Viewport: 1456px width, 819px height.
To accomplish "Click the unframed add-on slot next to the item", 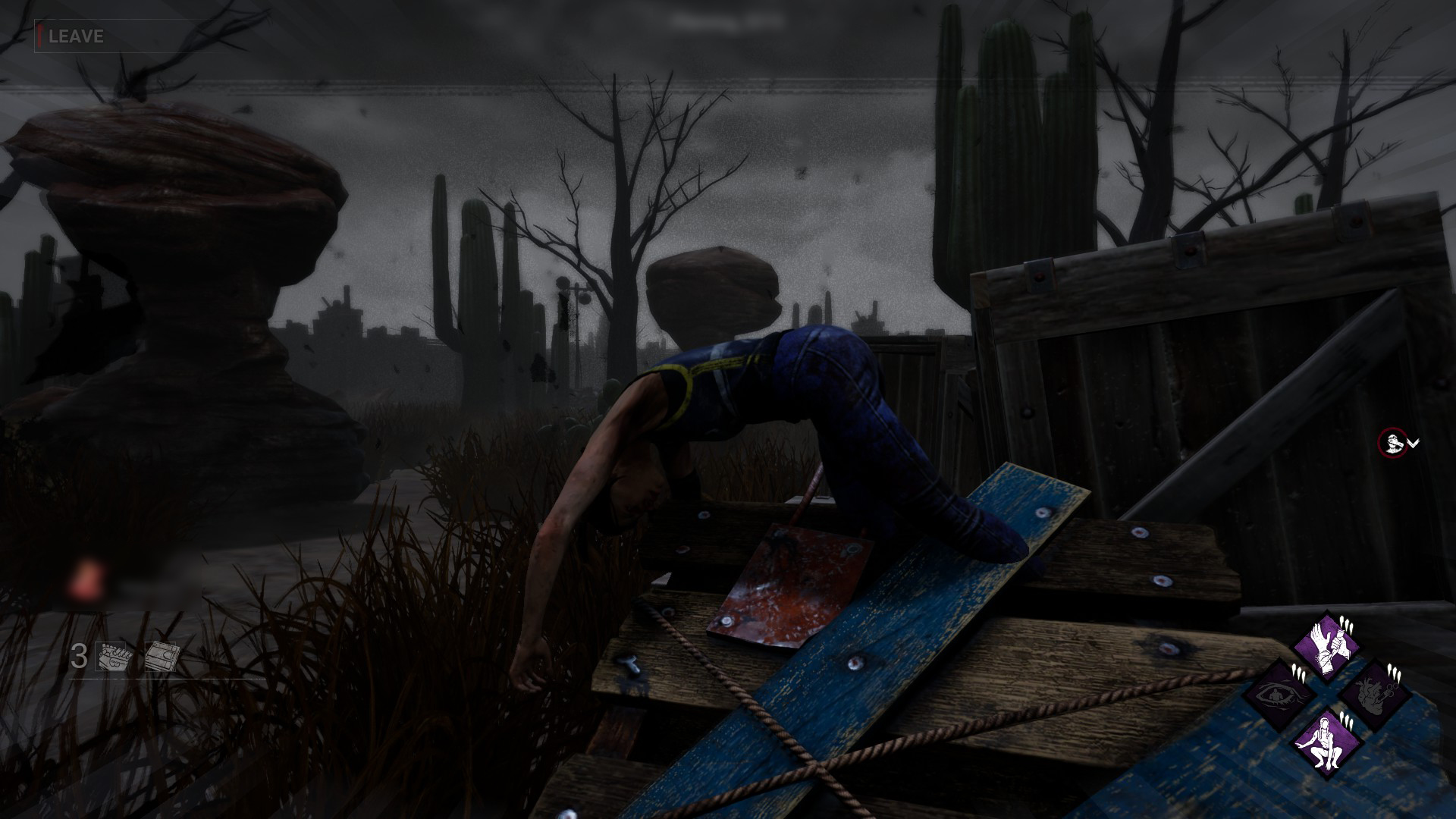I will (161, 657).
